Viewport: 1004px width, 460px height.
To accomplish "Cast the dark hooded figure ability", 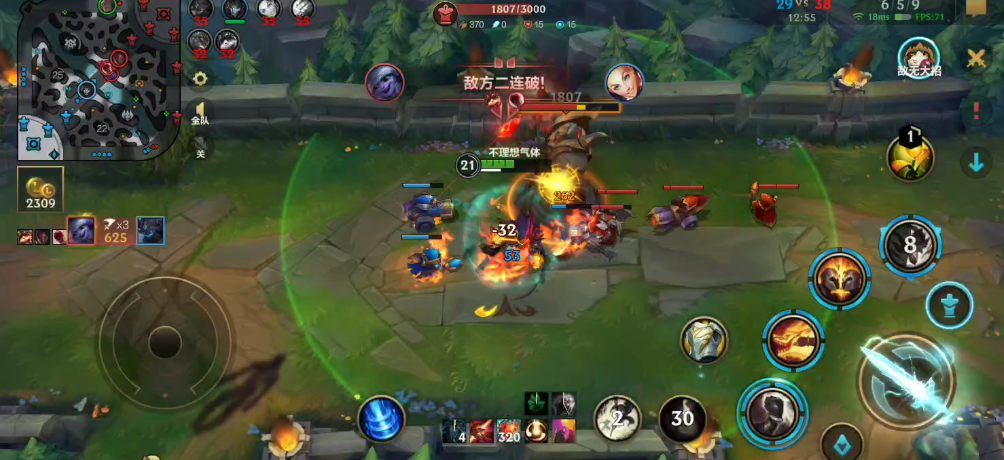I will click(x=772, y=411).
